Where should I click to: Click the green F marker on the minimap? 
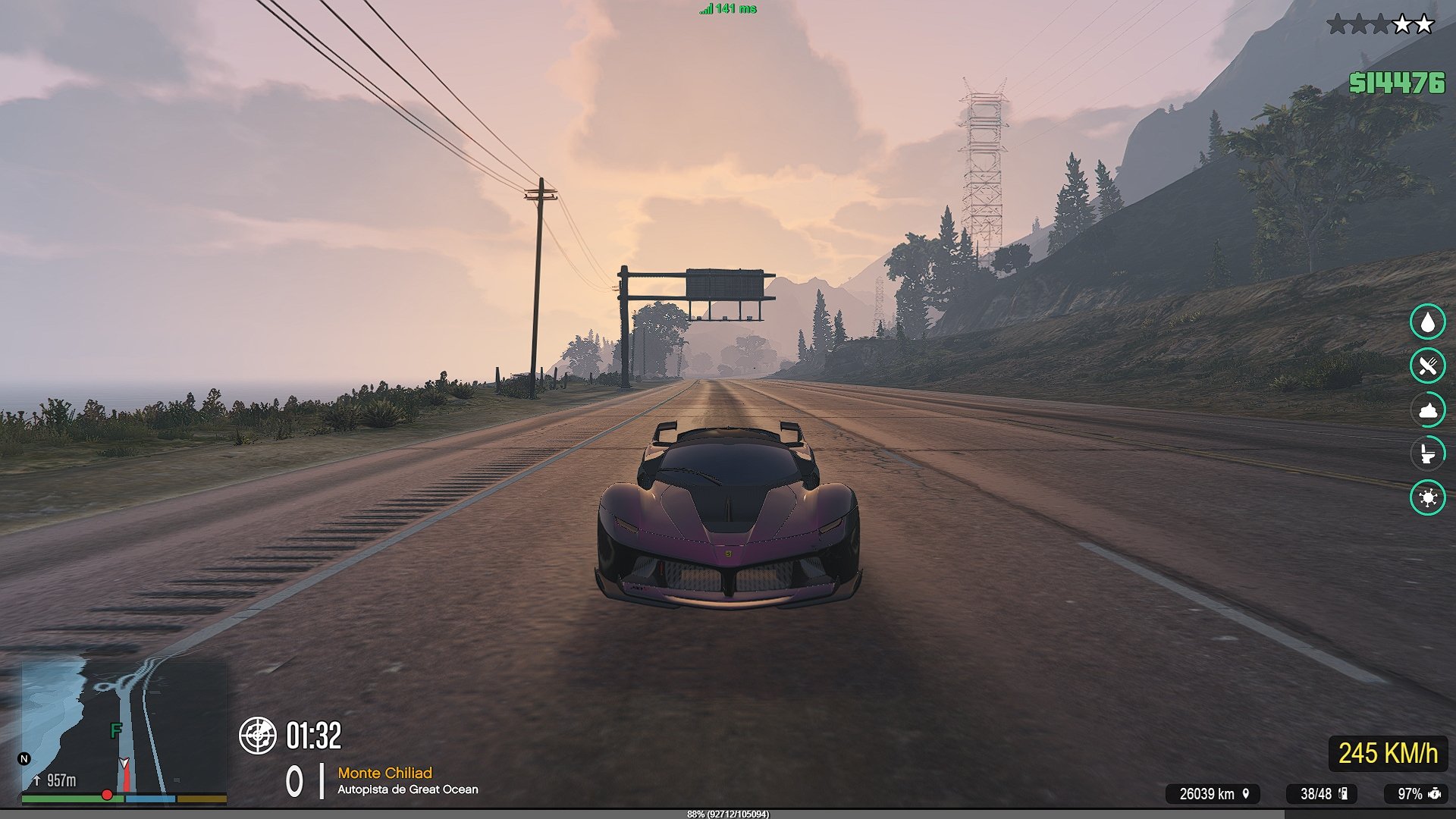[x=115, y=731]
